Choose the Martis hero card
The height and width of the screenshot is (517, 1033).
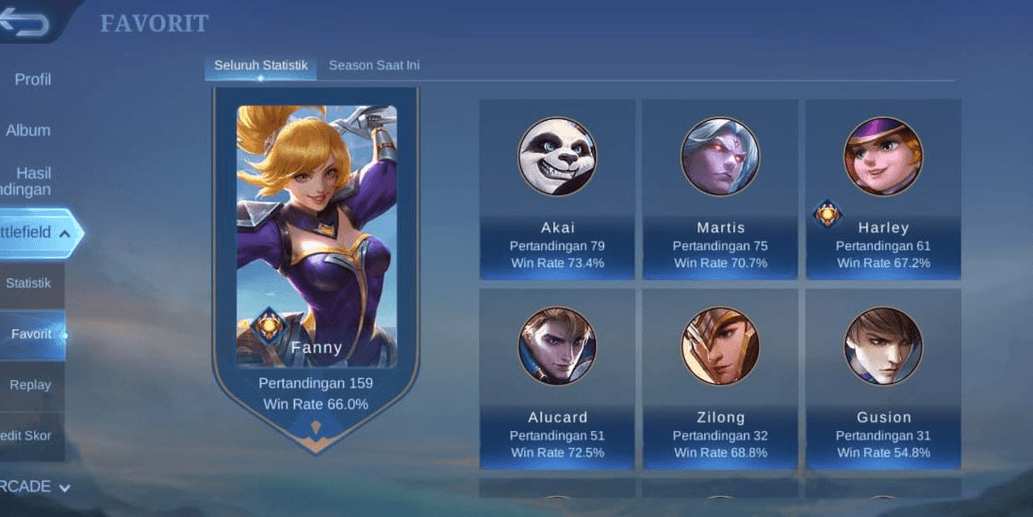click(720, 189)
